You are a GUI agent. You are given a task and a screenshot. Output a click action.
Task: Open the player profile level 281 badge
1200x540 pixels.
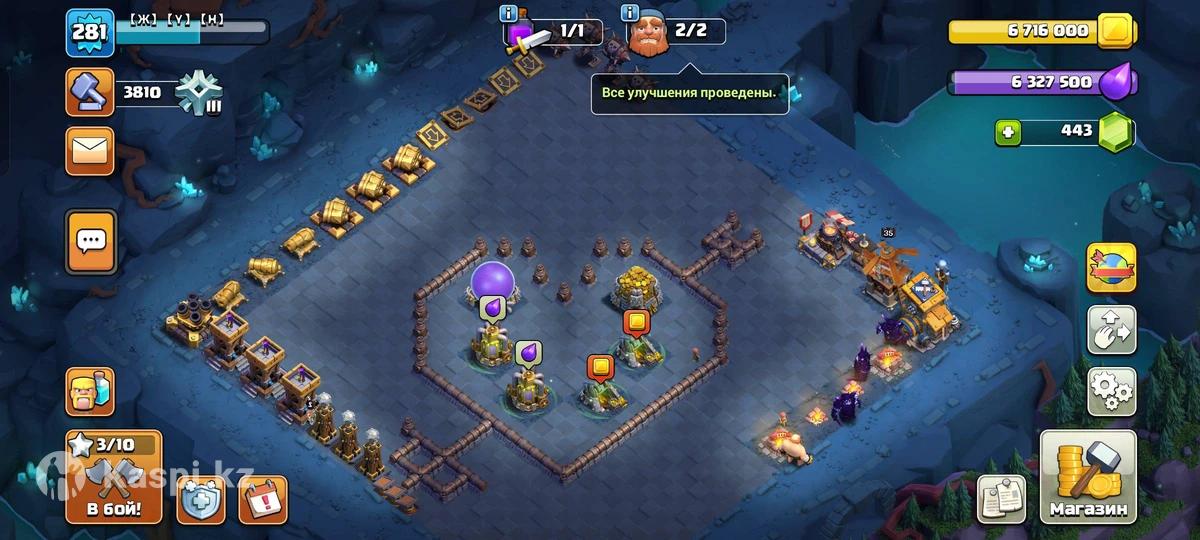(x=90, y=32)
